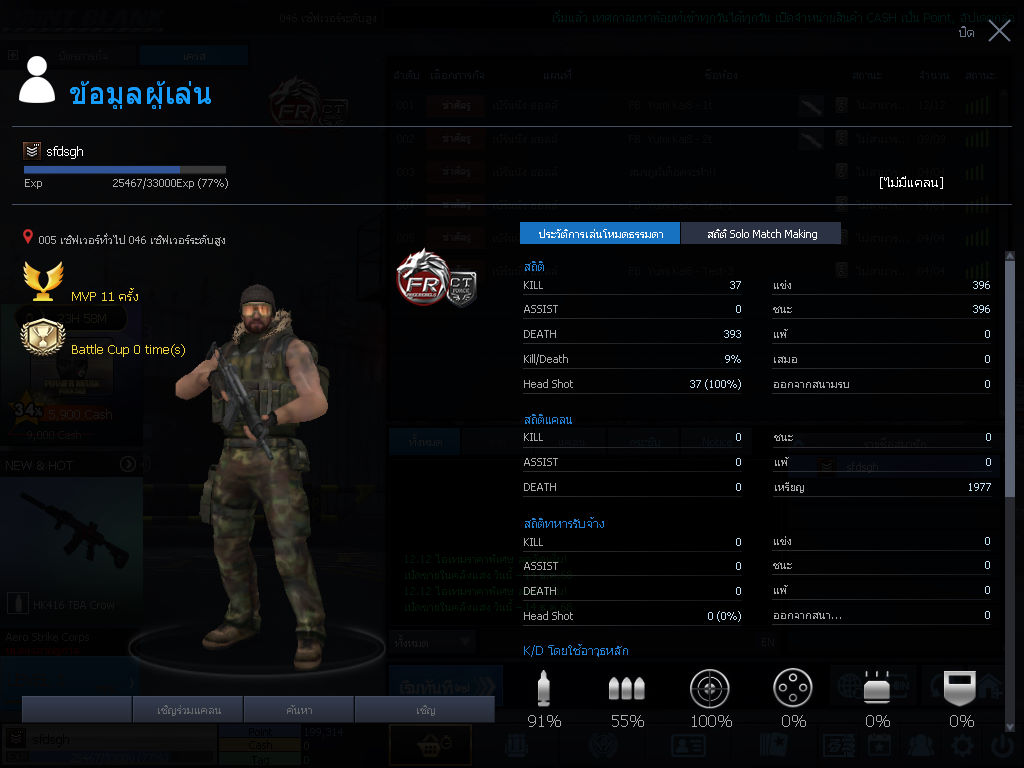
Task: Click the ค้นหา search button
Action: coord(299,710)
